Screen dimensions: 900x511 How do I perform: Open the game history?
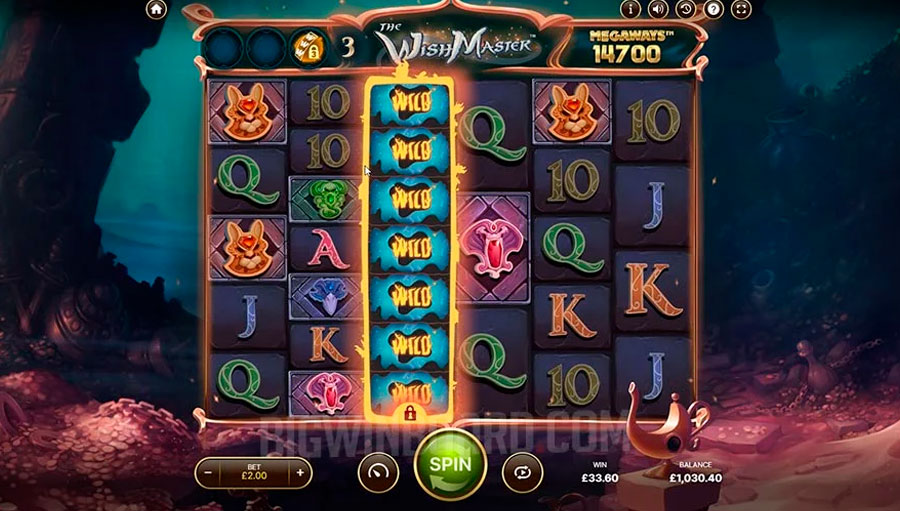pyautogui.click(x=686, y=10)
